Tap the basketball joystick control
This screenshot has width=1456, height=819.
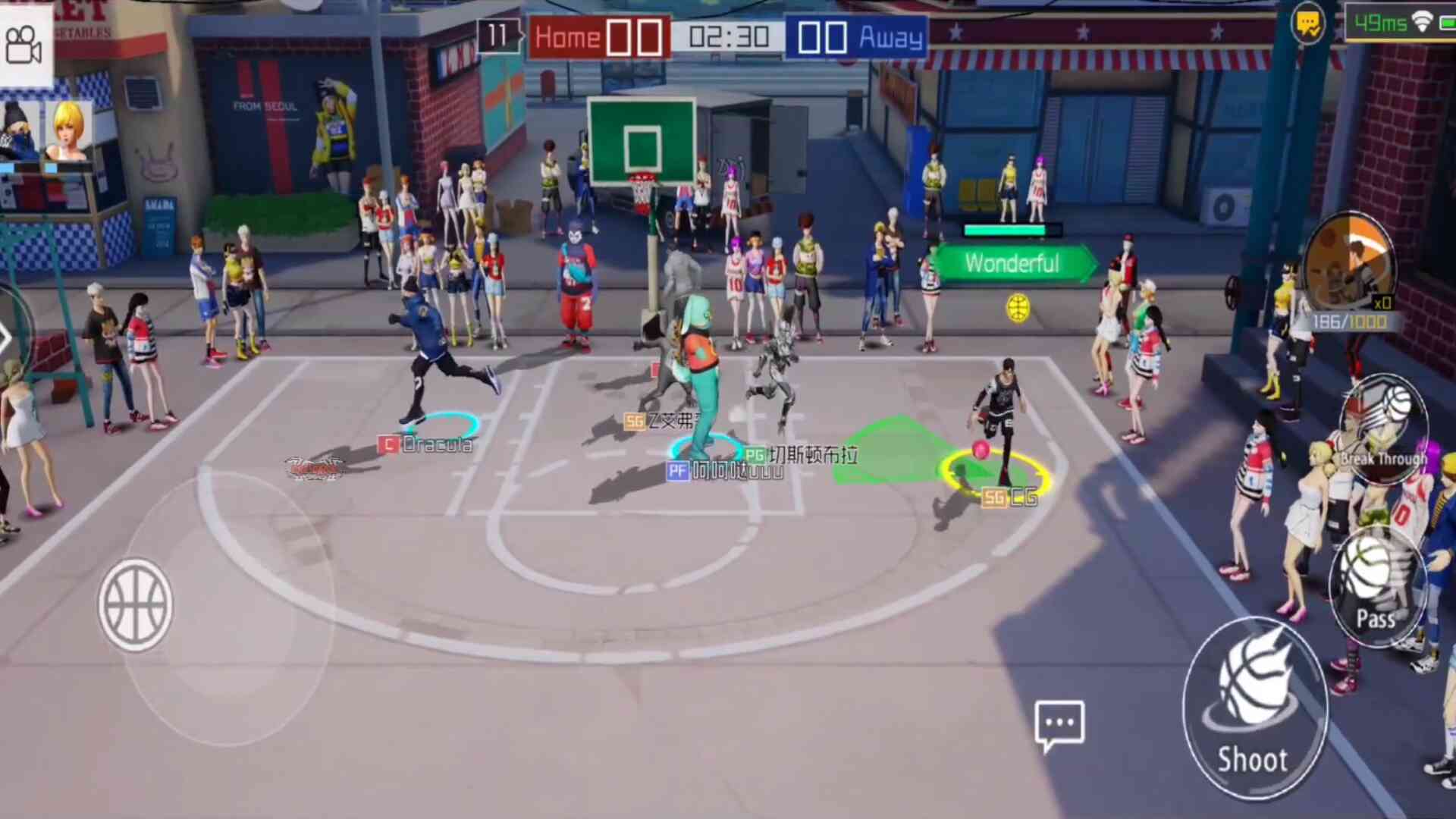pyautogui.click(x=135, y=605)
